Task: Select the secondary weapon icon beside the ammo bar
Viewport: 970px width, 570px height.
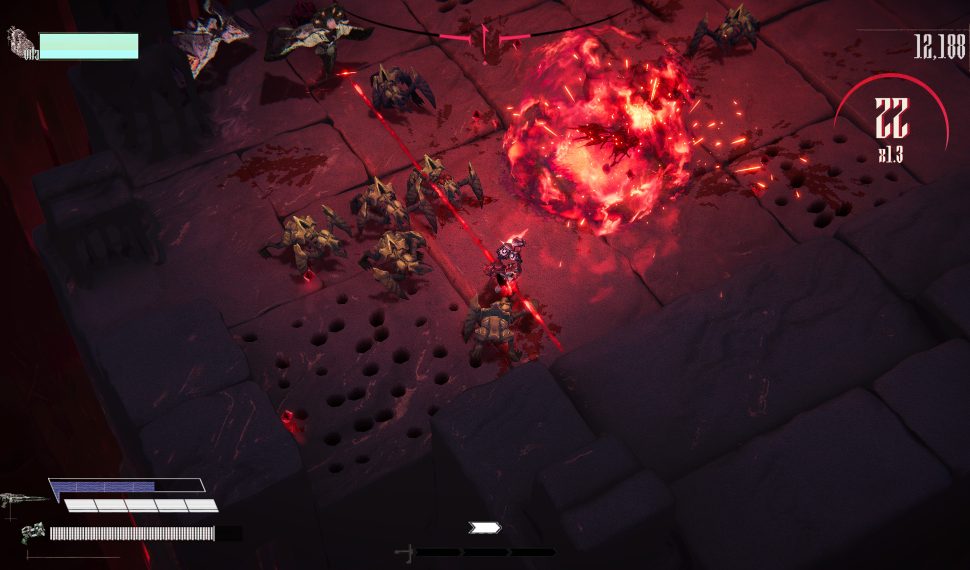Action: click(33, 533)
